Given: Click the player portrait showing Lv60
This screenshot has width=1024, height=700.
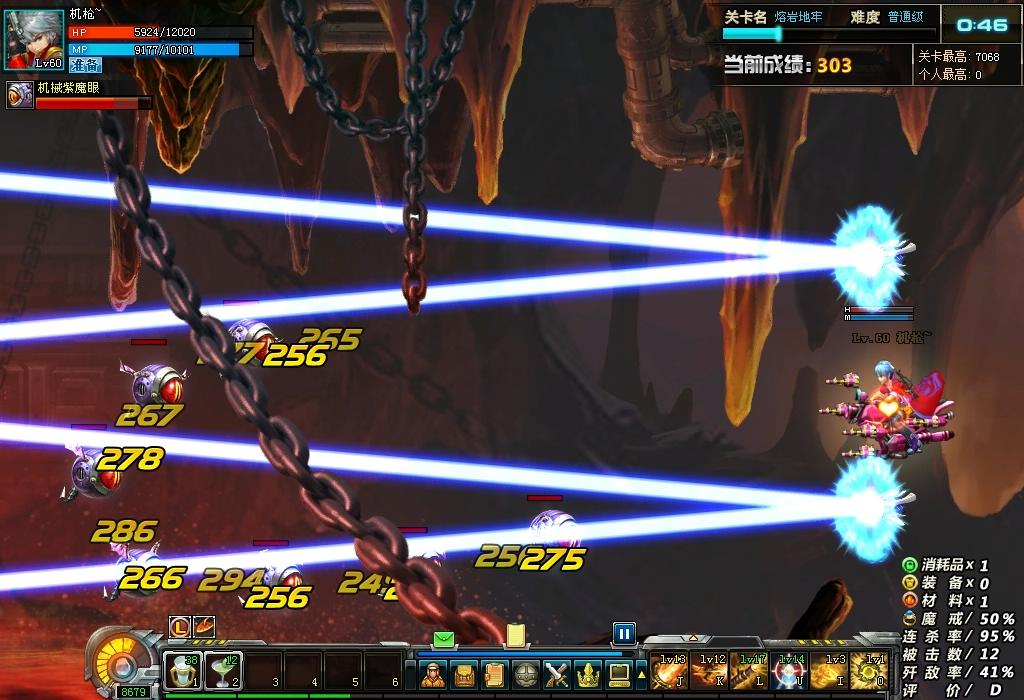Looking at the screenshot, I should (35, 40).
